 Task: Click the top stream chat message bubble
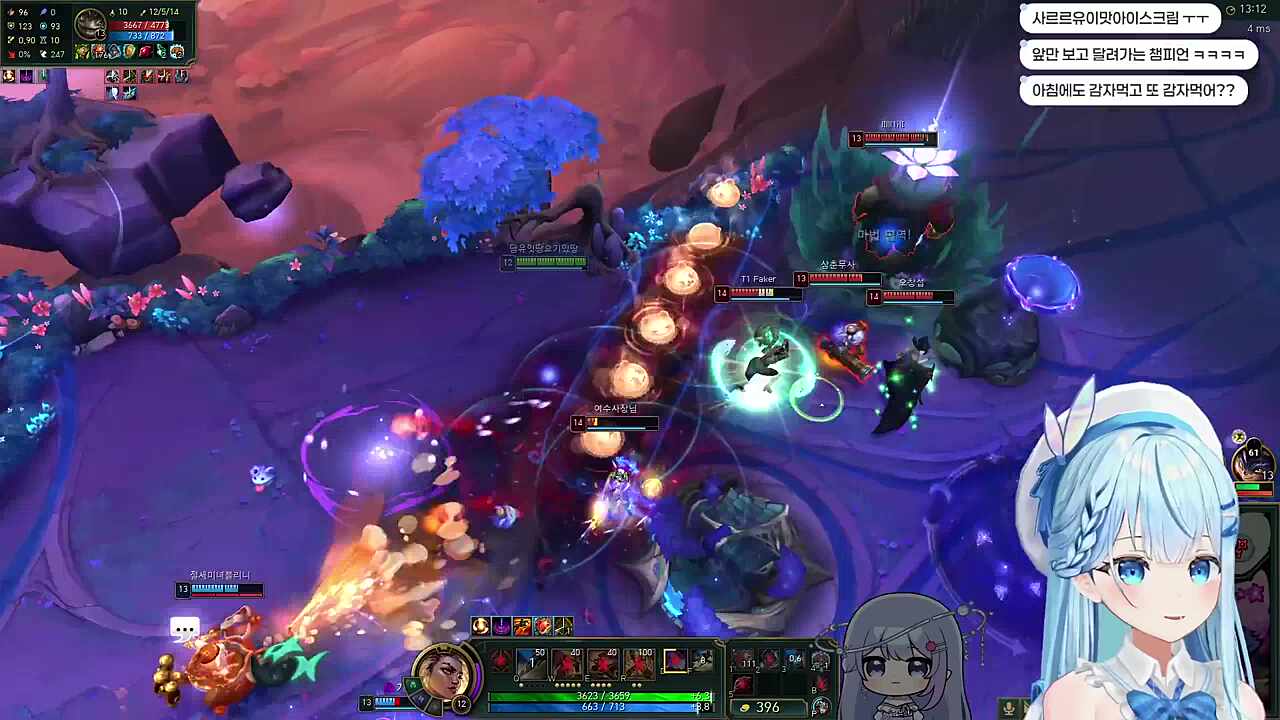pyautogui.click(x=1120, y=18)
